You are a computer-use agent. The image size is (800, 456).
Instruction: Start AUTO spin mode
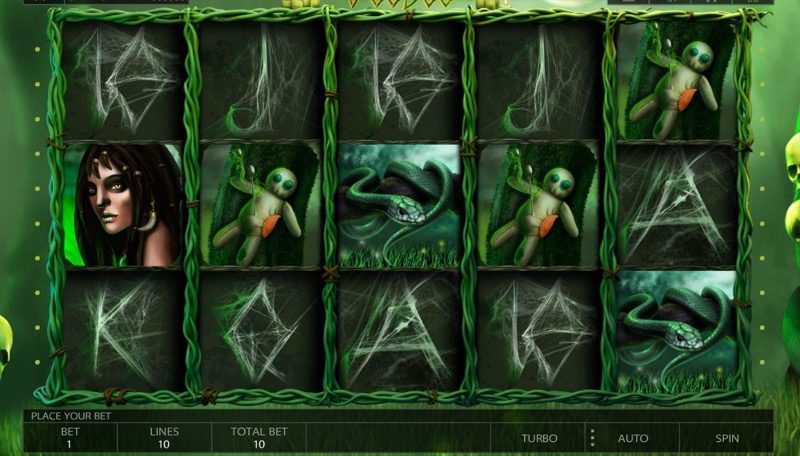click(x=633, y=438)
